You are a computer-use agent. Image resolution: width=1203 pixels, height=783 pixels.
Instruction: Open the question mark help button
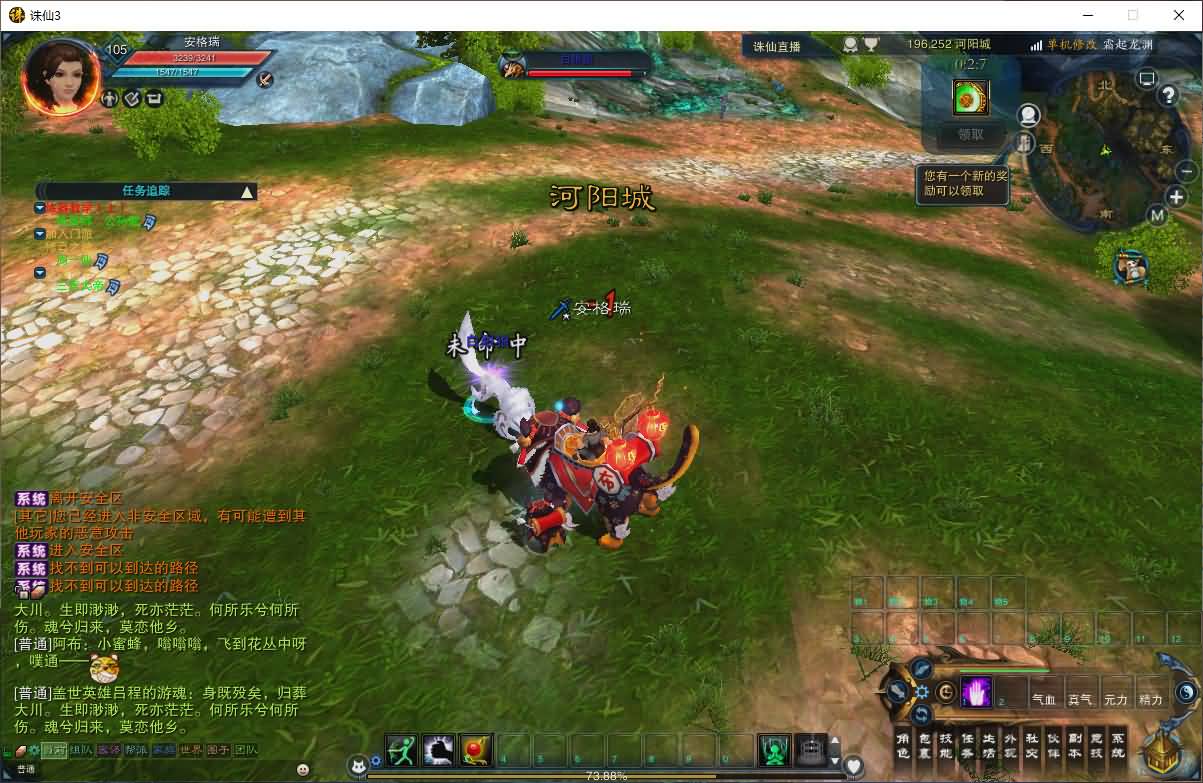click(x=1168, y=96)
